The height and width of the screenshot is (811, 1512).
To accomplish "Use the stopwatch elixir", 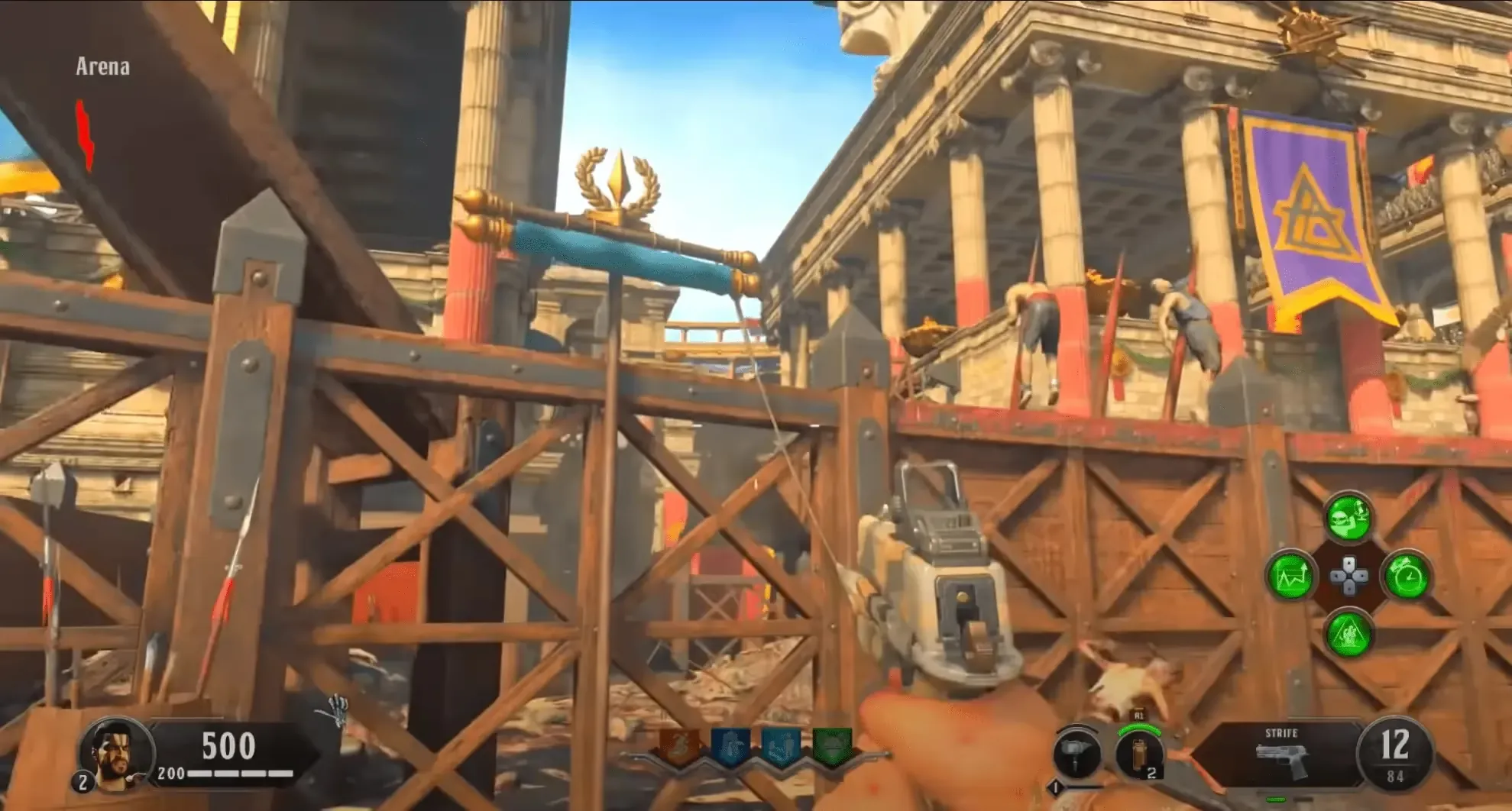I will coord(1407,576).
